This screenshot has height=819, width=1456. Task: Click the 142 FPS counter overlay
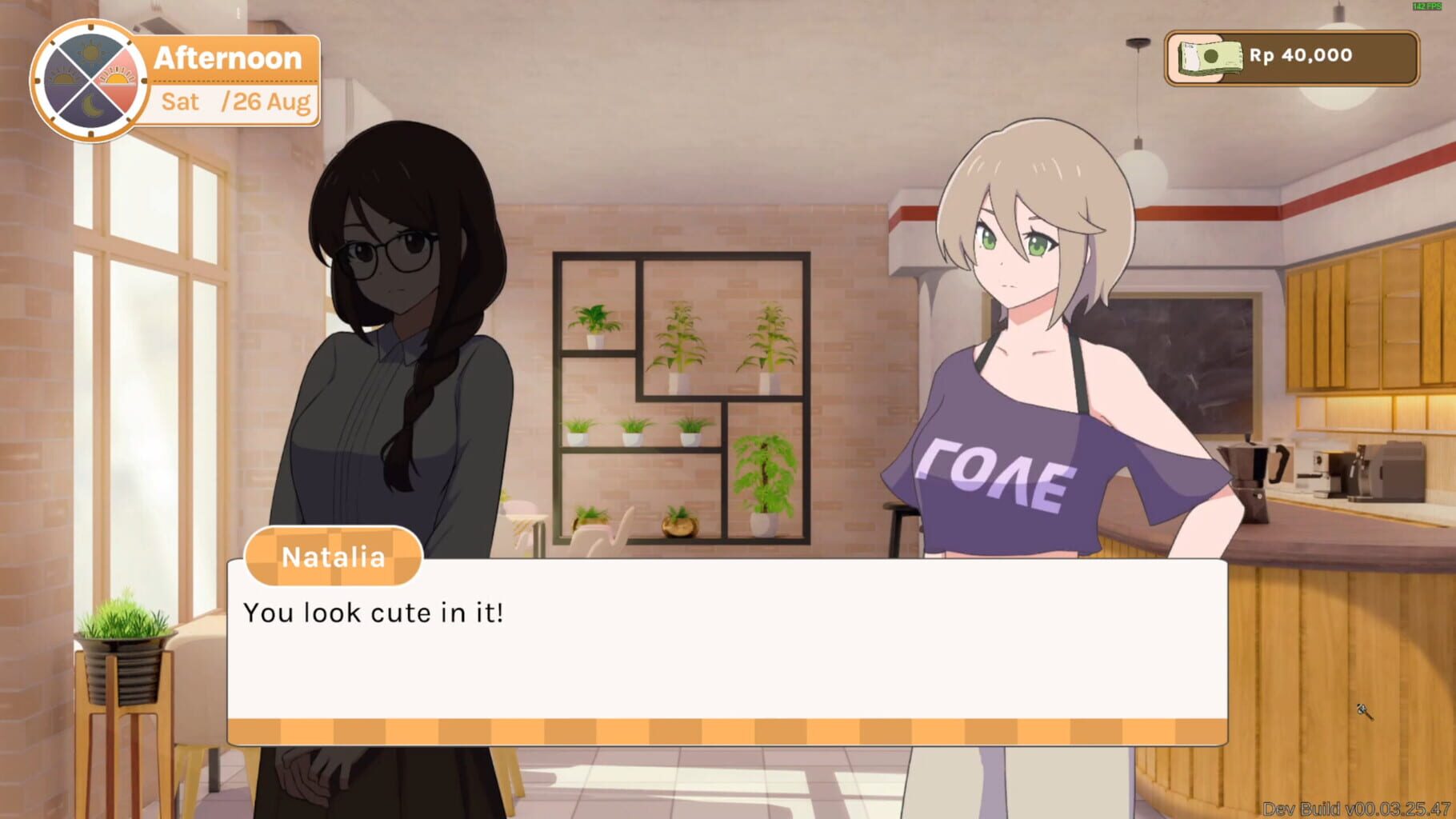click(1427, 6)
